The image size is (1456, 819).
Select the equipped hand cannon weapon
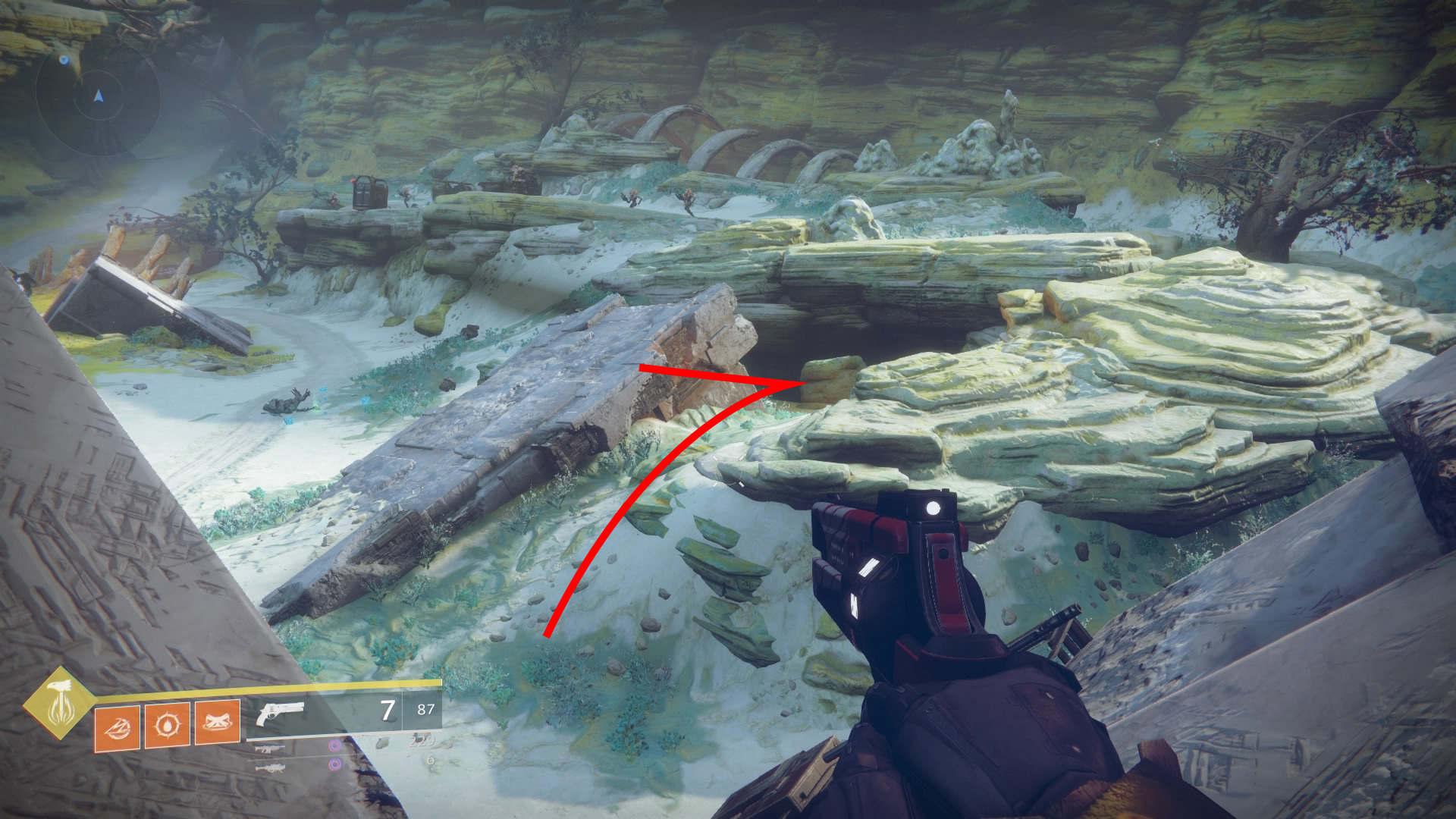tap(280, 713)
